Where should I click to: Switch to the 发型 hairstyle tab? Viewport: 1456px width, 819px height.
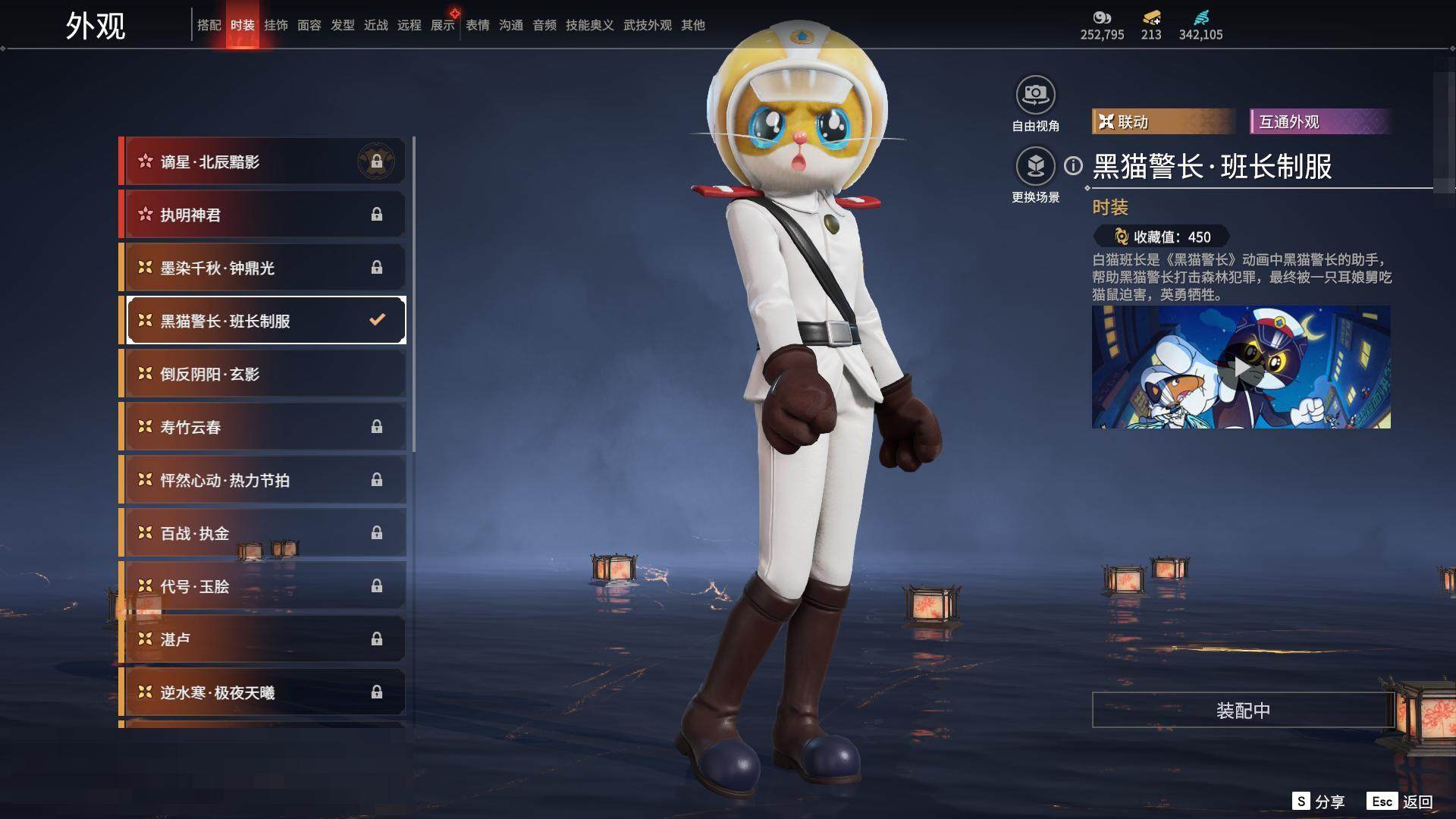342,25
